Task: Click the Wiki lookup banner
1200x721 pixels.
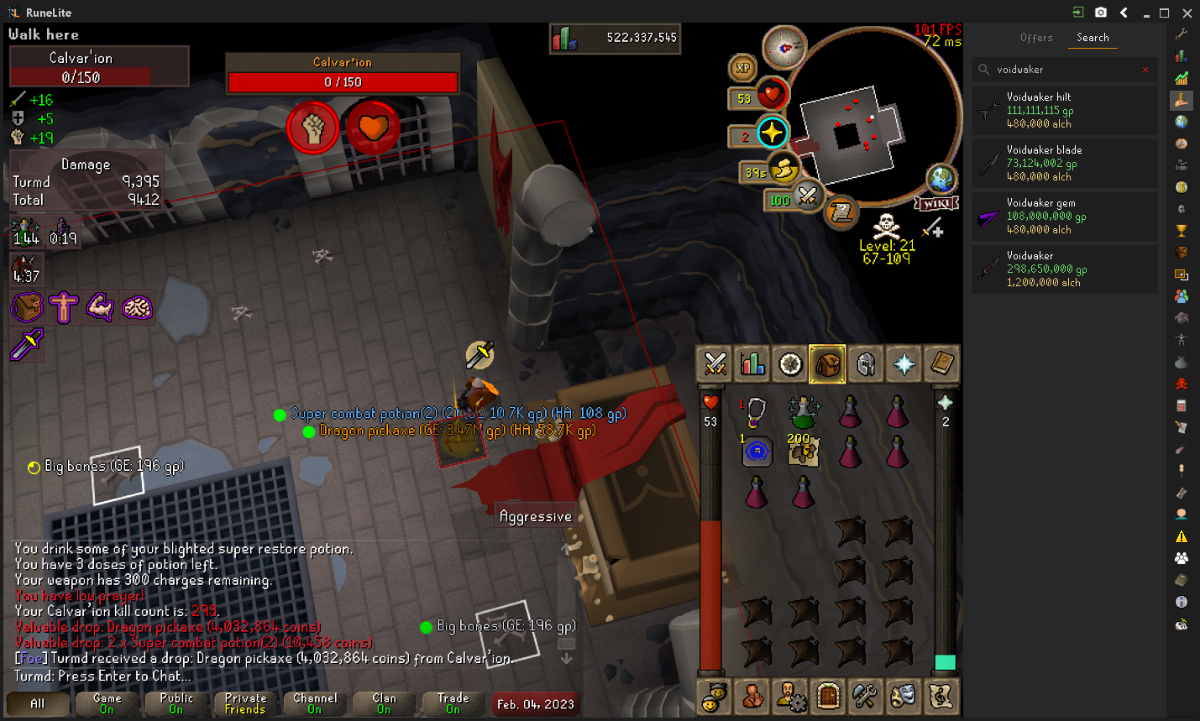Action: 934,203
